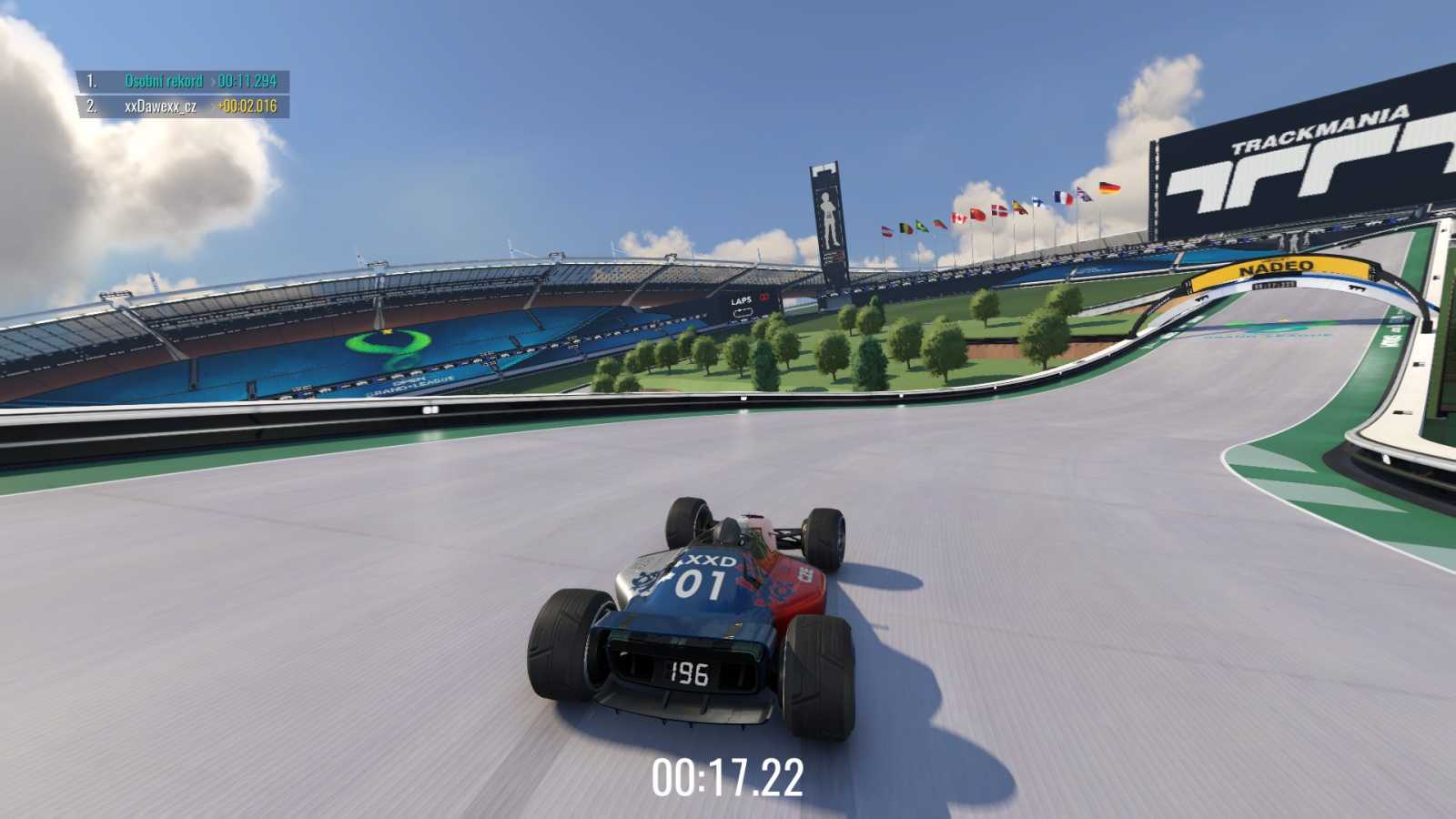
Task: Select the Osobní rekord leaderboard entry
Action: tap(164, 80)
